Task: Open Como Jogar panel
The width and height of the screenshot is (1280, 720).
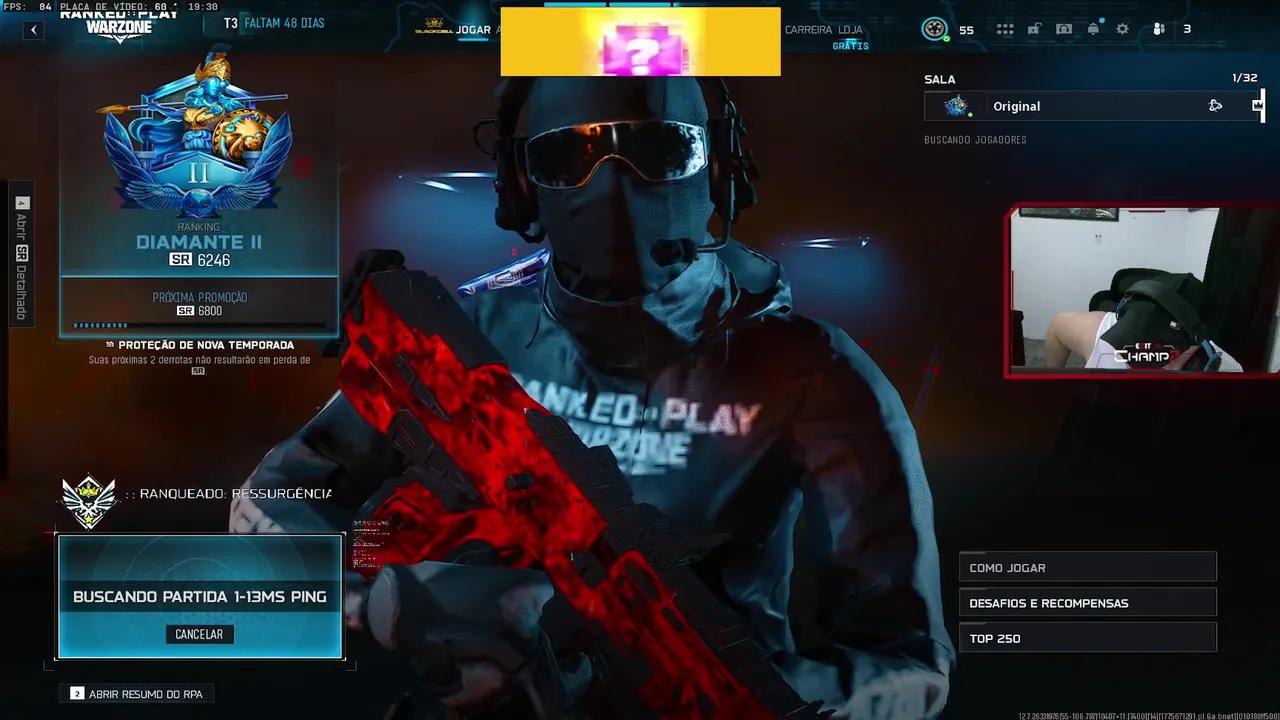Action: point(1087,566)
